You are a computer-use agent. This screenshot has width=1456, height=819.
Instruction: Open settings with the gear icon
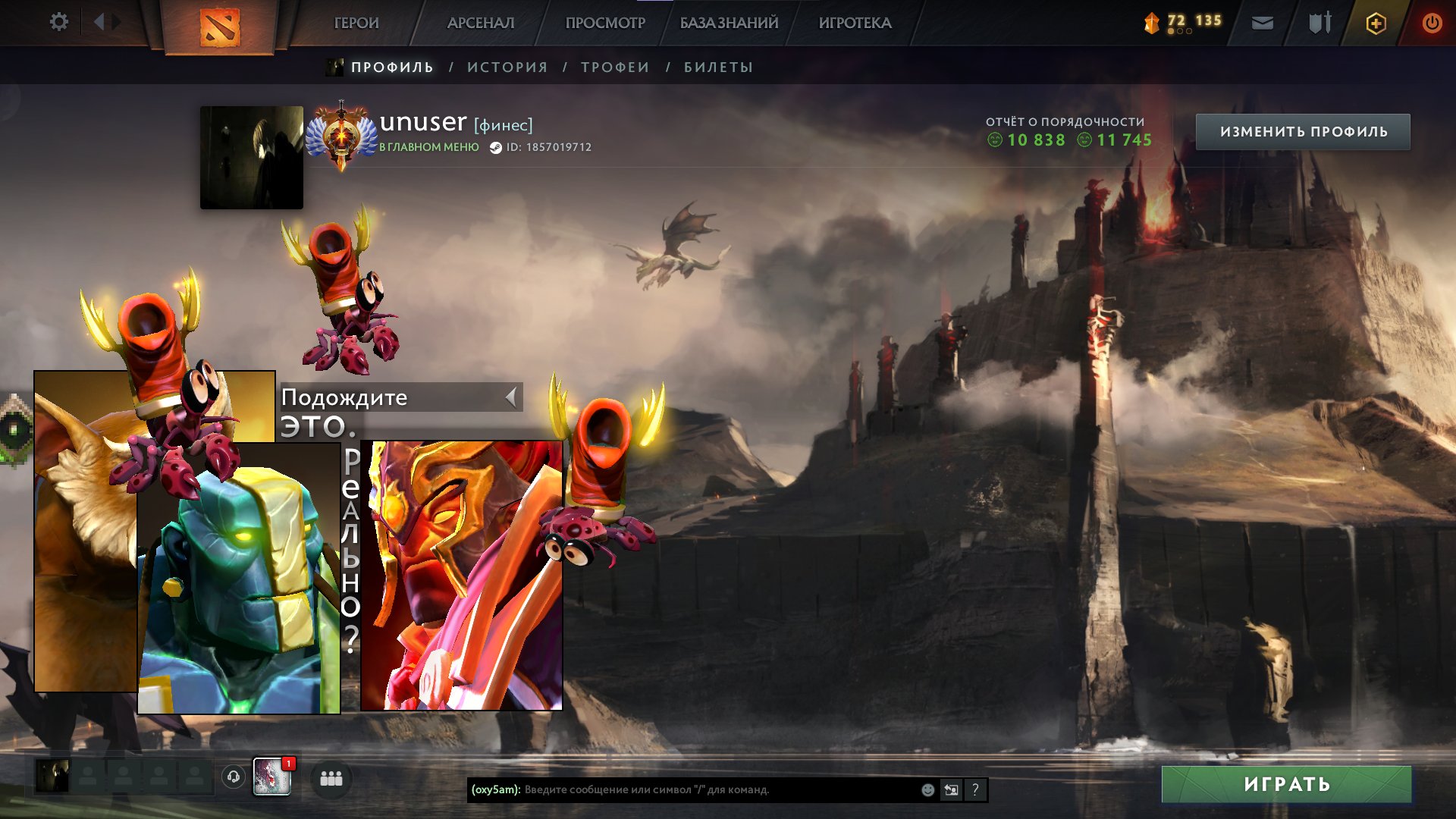pos(58,22)
